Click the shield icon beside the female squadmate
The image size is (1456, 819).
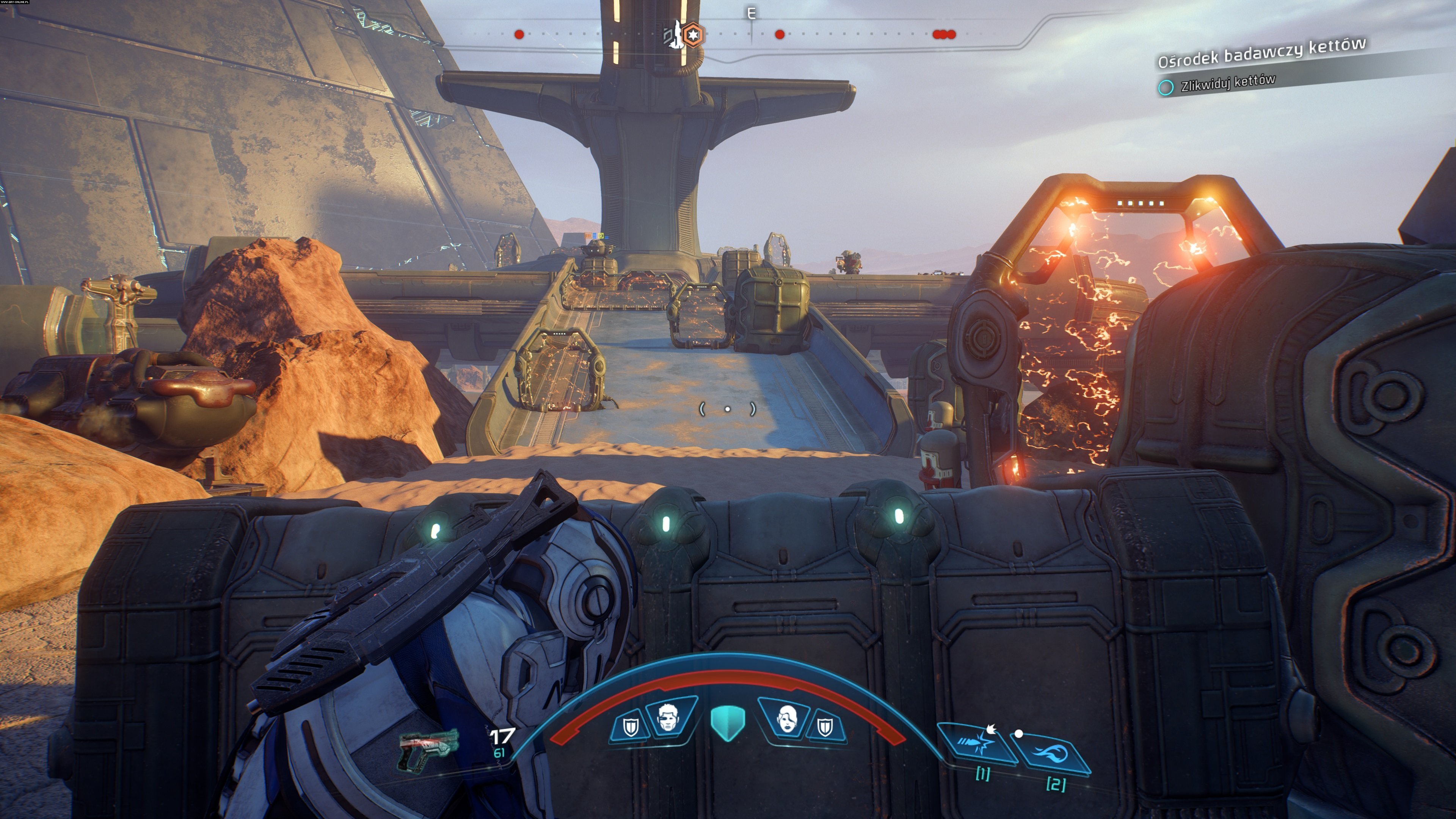825,727
